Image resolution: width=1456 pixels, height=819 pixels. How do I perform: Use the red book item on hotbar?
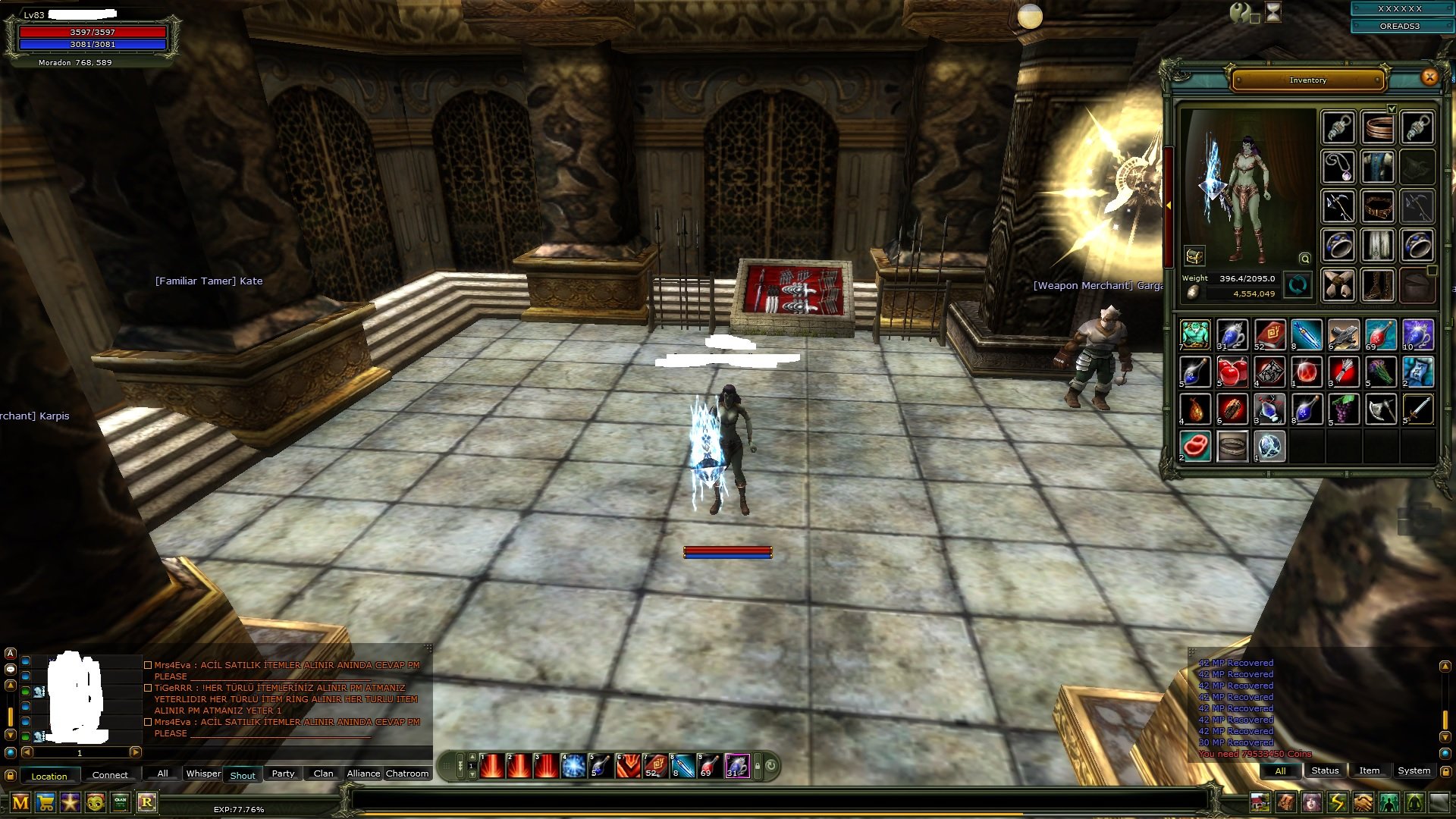pos(654,766)
